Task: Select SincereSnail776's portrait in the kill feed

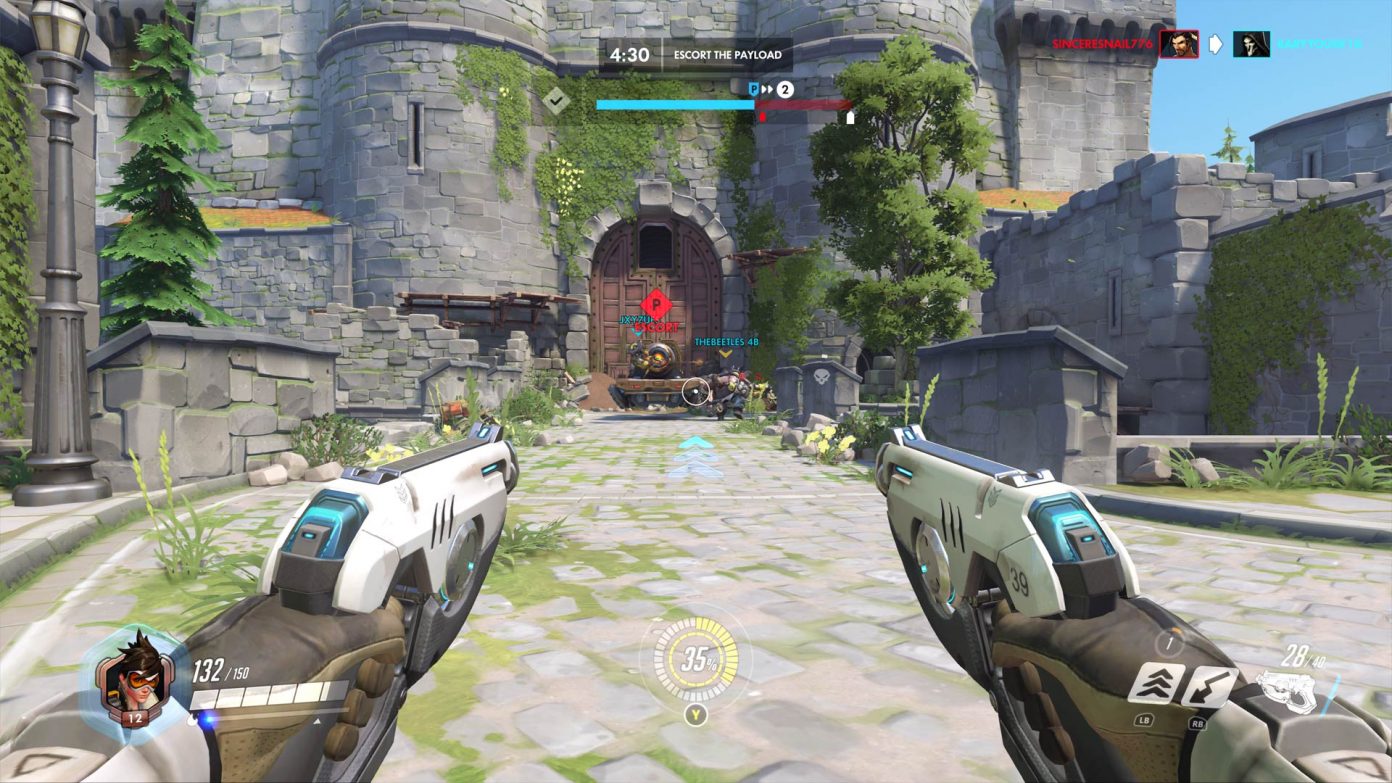Action: tap(1179, 44)
